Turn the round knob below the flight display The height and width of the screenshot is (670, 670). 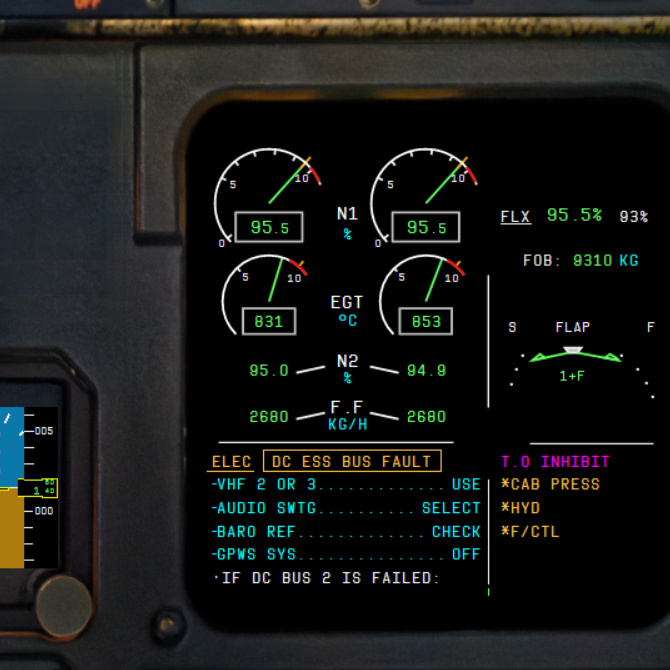point(64,606)
